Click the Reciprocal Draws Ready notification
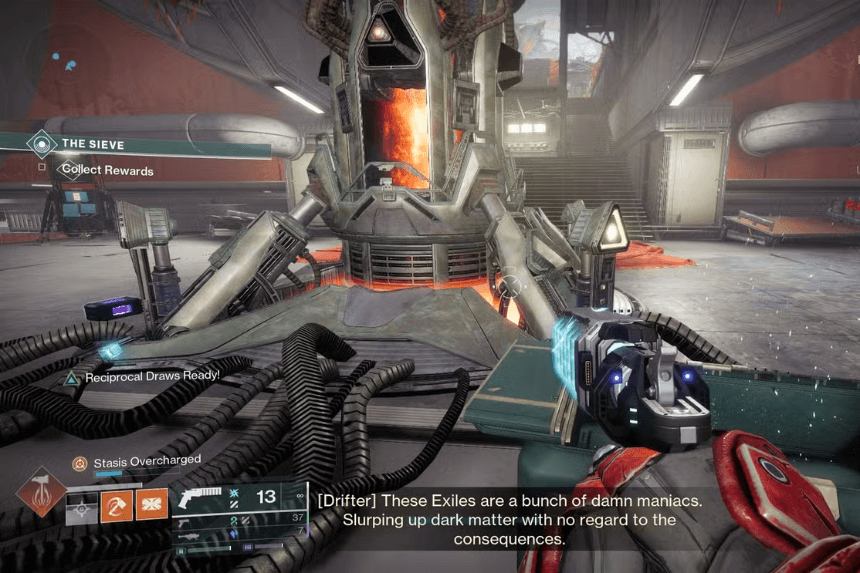The width and height of the screenshot is (860, 573). 142,376
